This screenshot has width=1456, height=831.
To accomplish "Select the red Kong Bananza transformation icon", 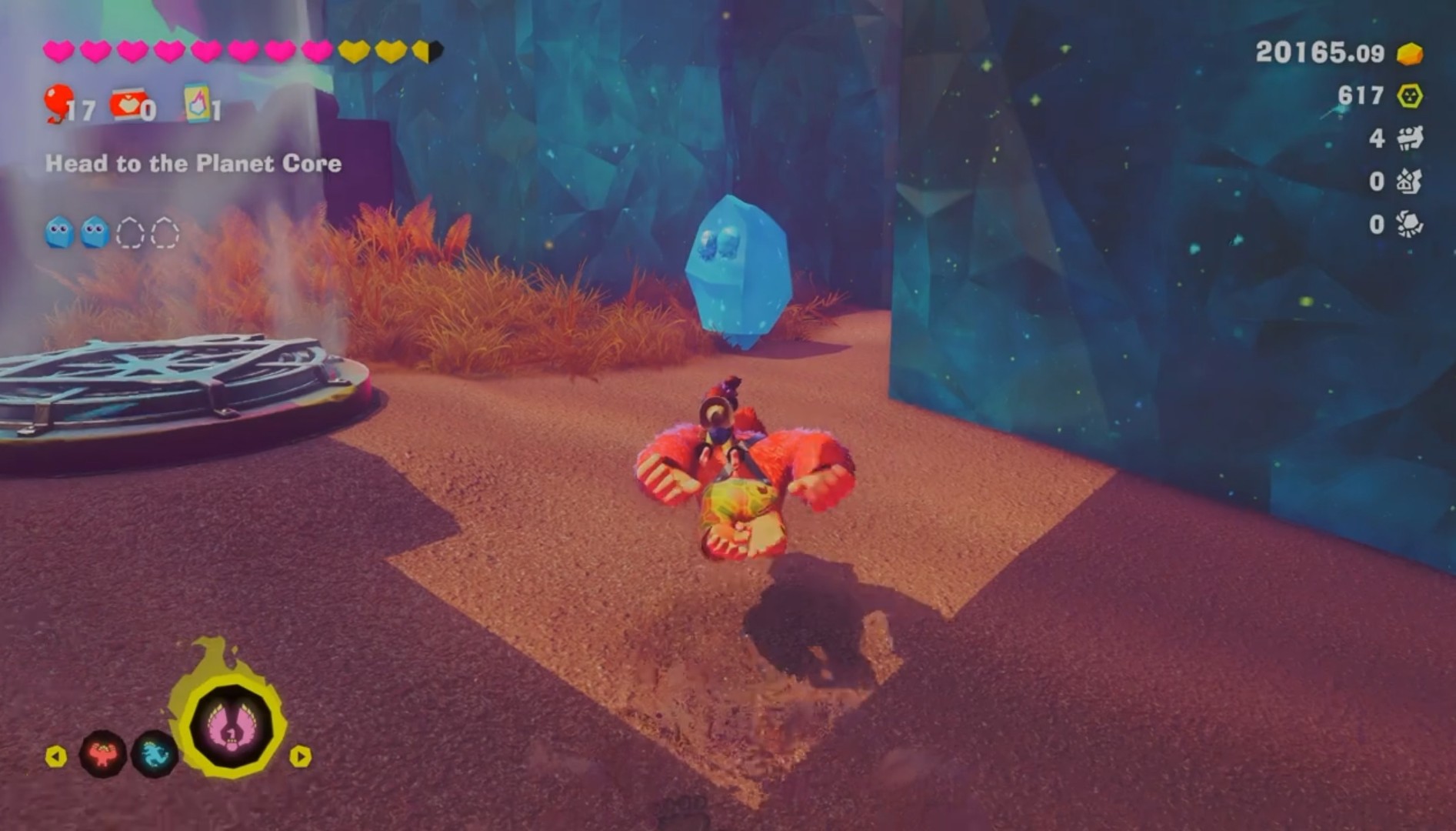I will tap(103, 754).
